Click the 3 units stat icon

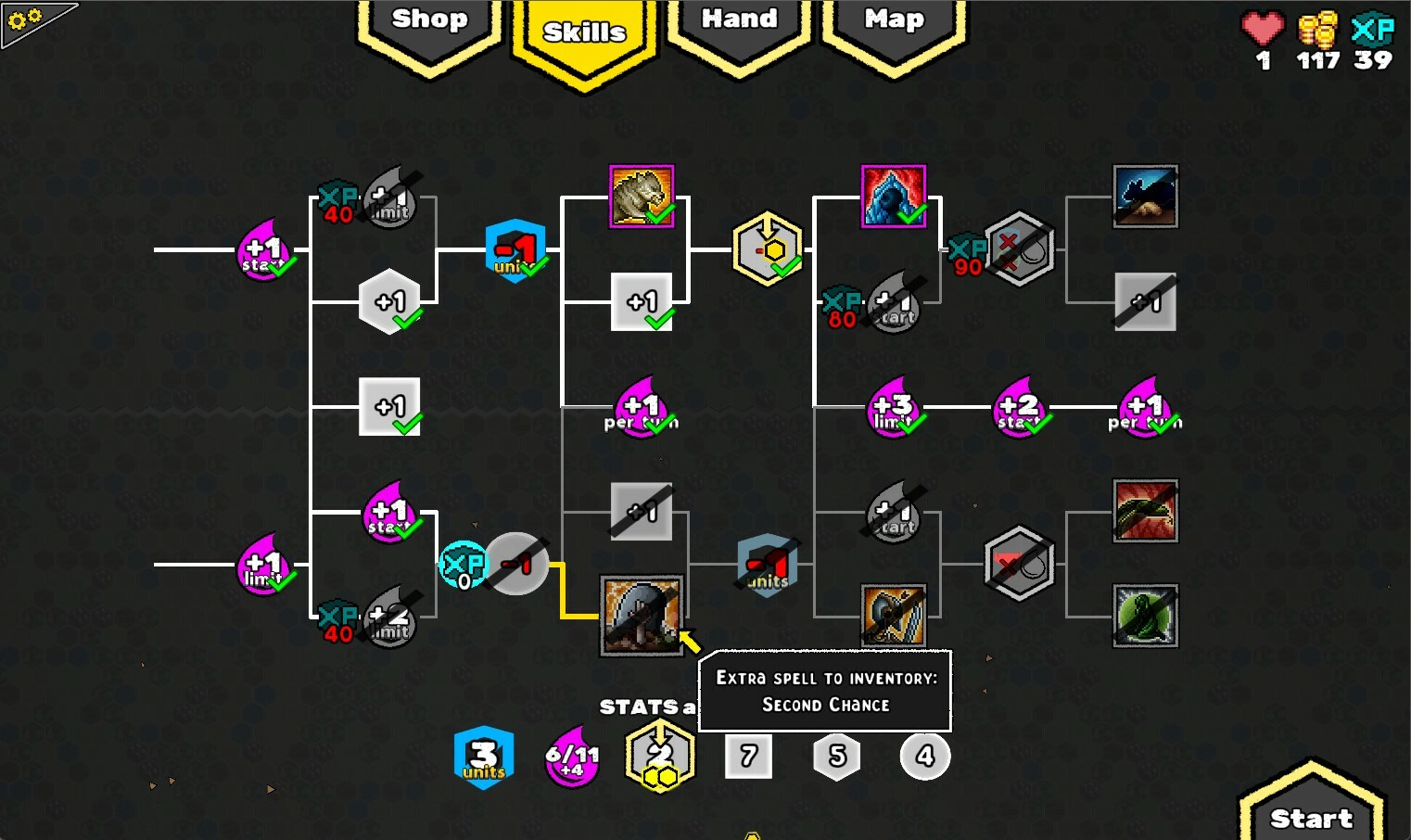tap(483, 756)
